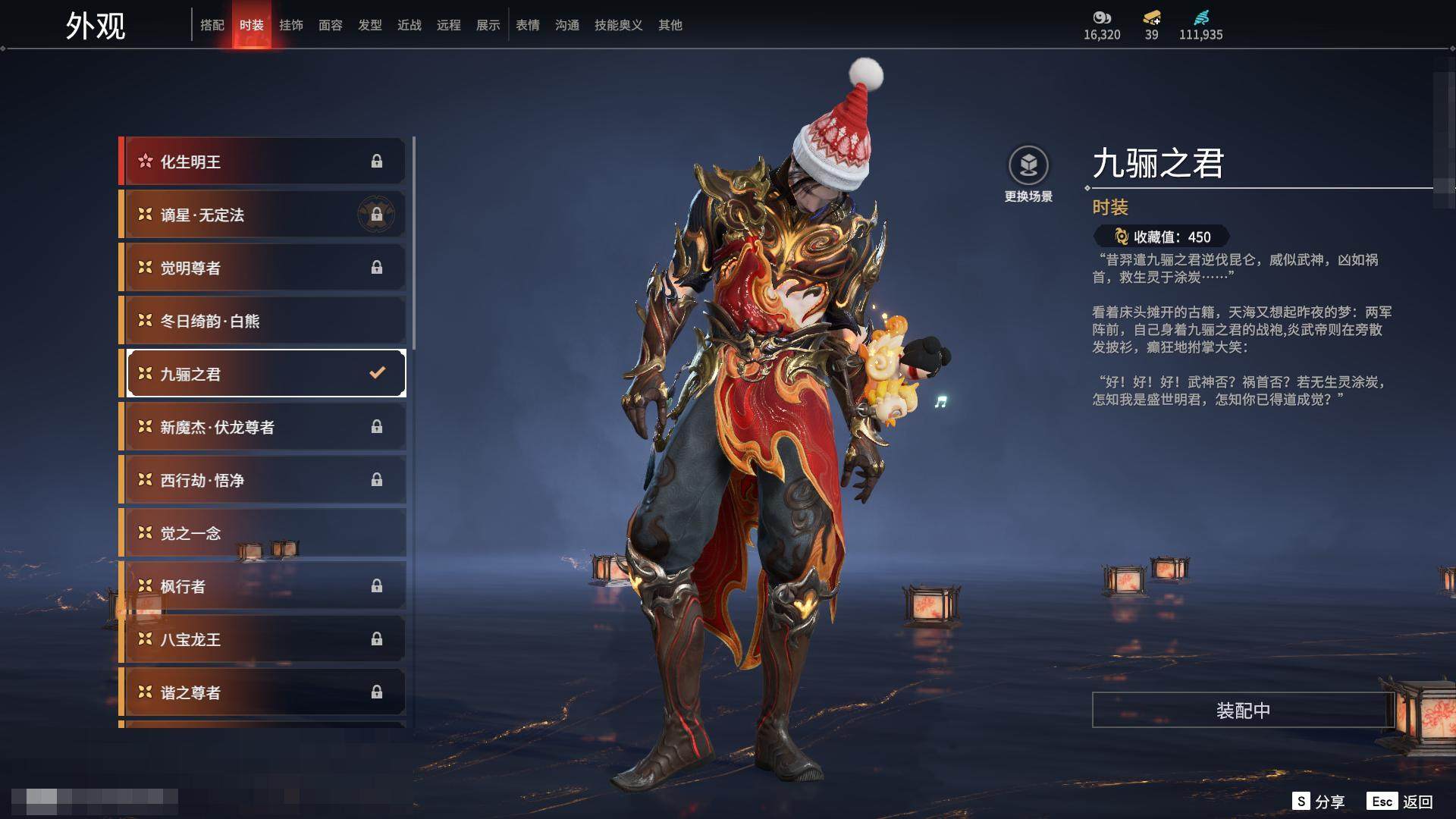Select the 面容 face tab
Image resolution: width=1456 pixels, height=819 pixels.
(331, 25)
